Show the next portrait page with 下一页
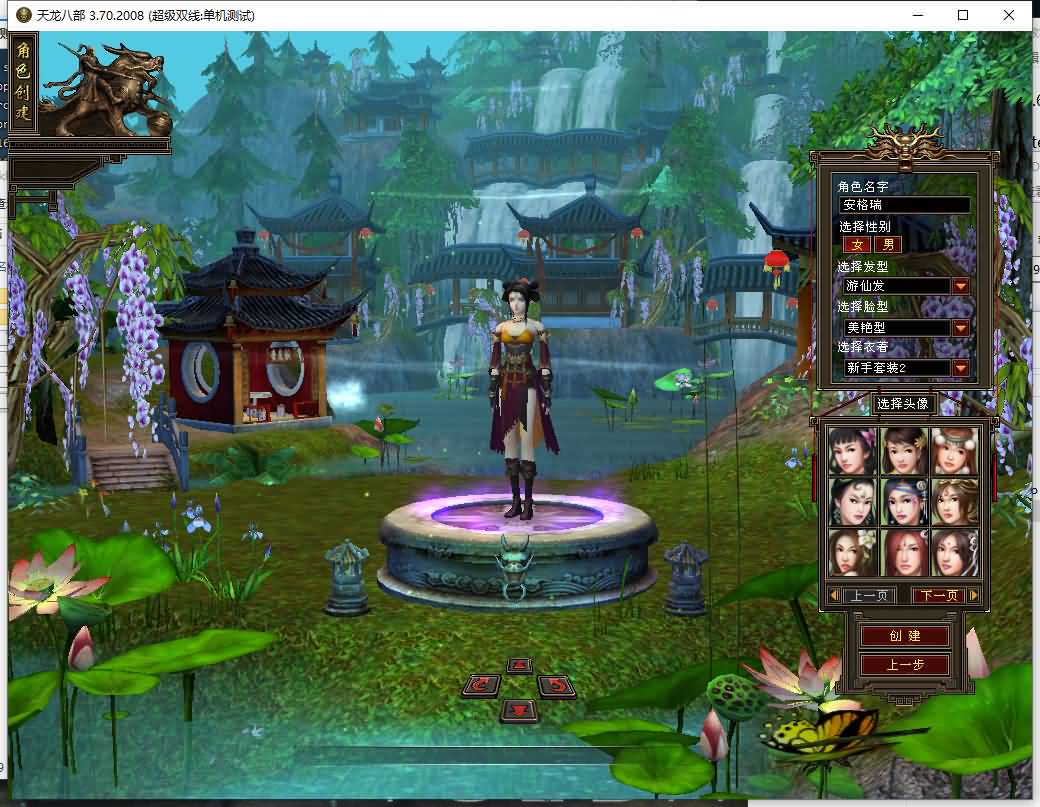 pos(938,596)
